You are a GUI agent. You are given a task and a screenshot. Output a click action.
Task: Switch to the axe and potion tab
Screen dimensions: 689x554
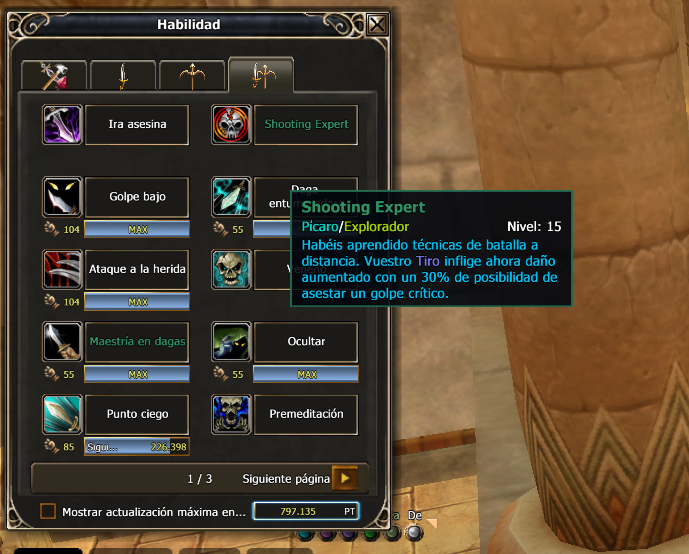coord(53,75)
